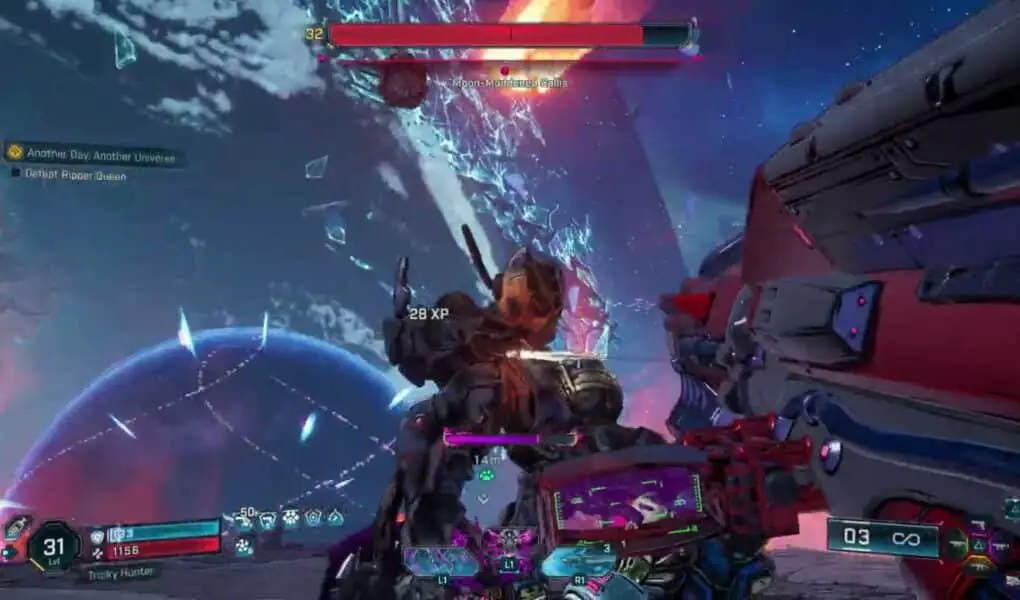Open the weapon selection wheel
Viewport: 1020px width, 600px height.
click(976, 545)
